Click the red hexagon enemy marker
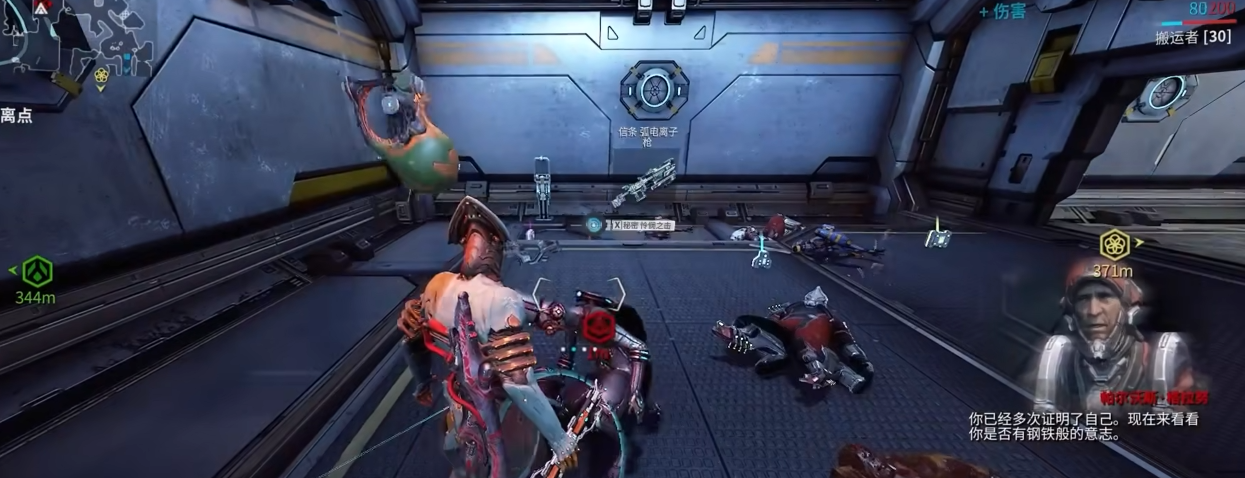 pyautogui.click(x=597, y=324)
